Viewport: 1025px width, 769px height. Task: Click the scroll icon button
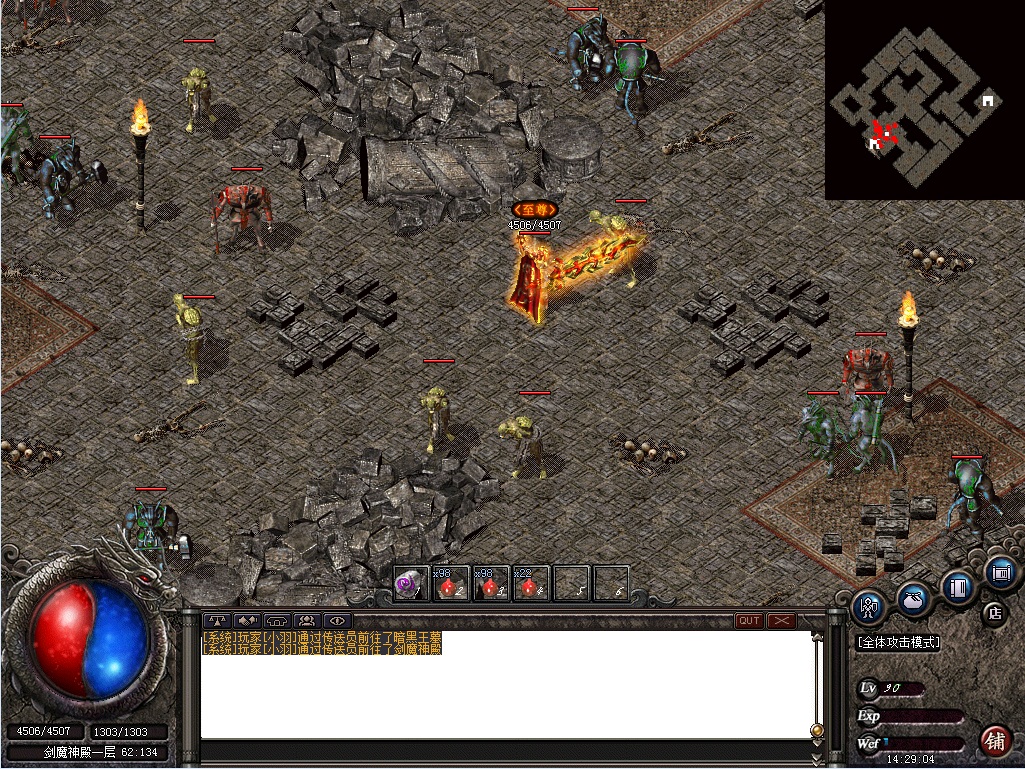[x=1000, y=573]
